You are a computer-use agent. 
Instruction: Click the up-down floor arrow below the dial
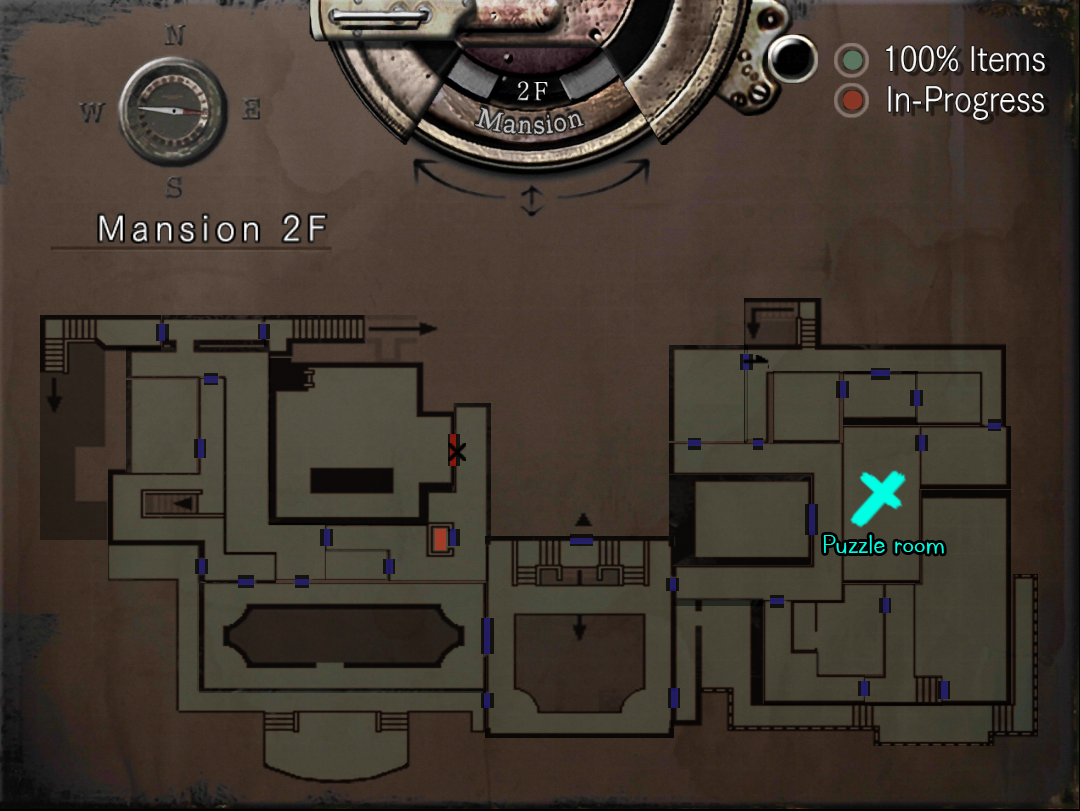531,201
